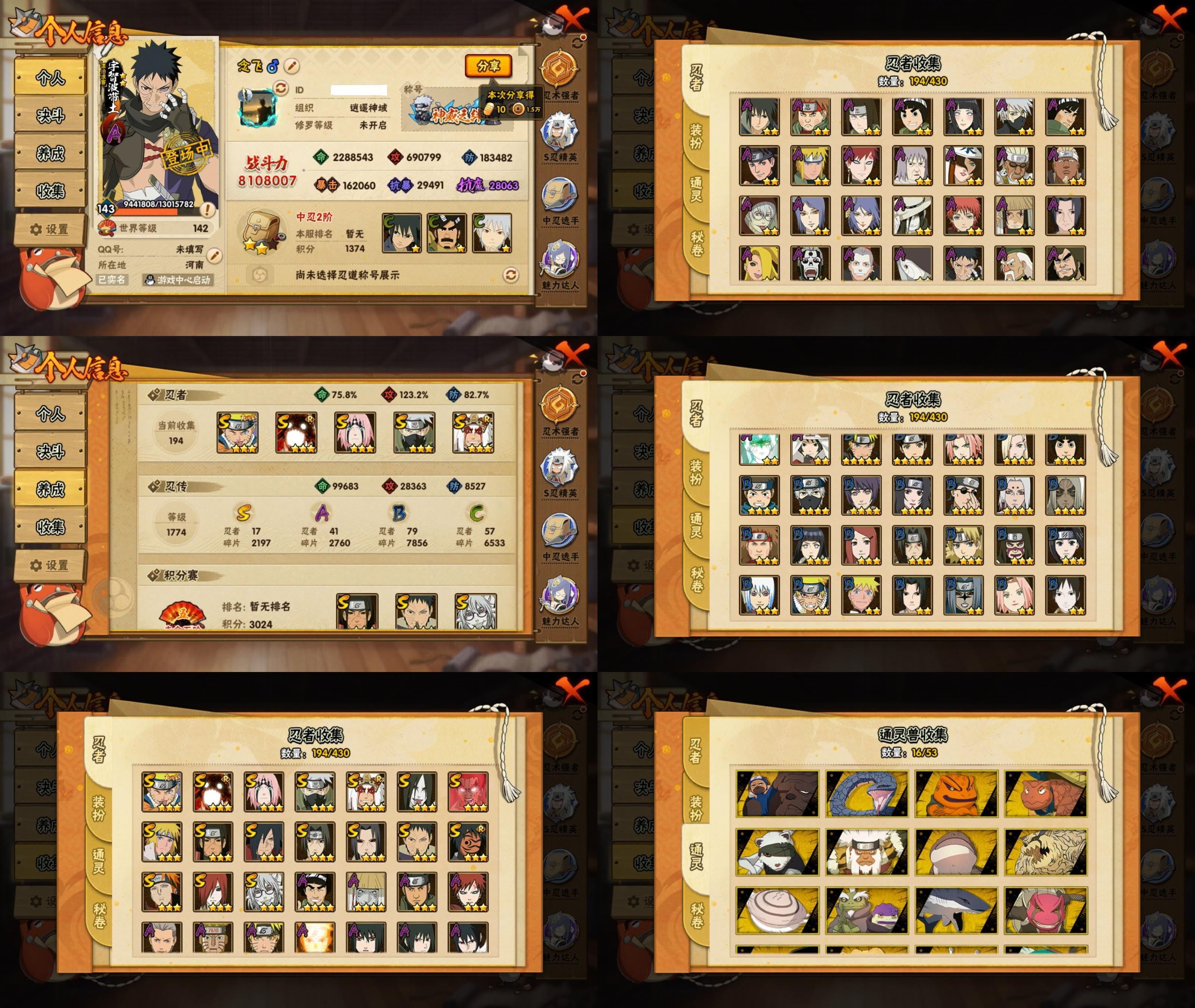Change the avatar using its swap arrows icon
This screenshot has height=1008, width=1195.
click(280, 88)
